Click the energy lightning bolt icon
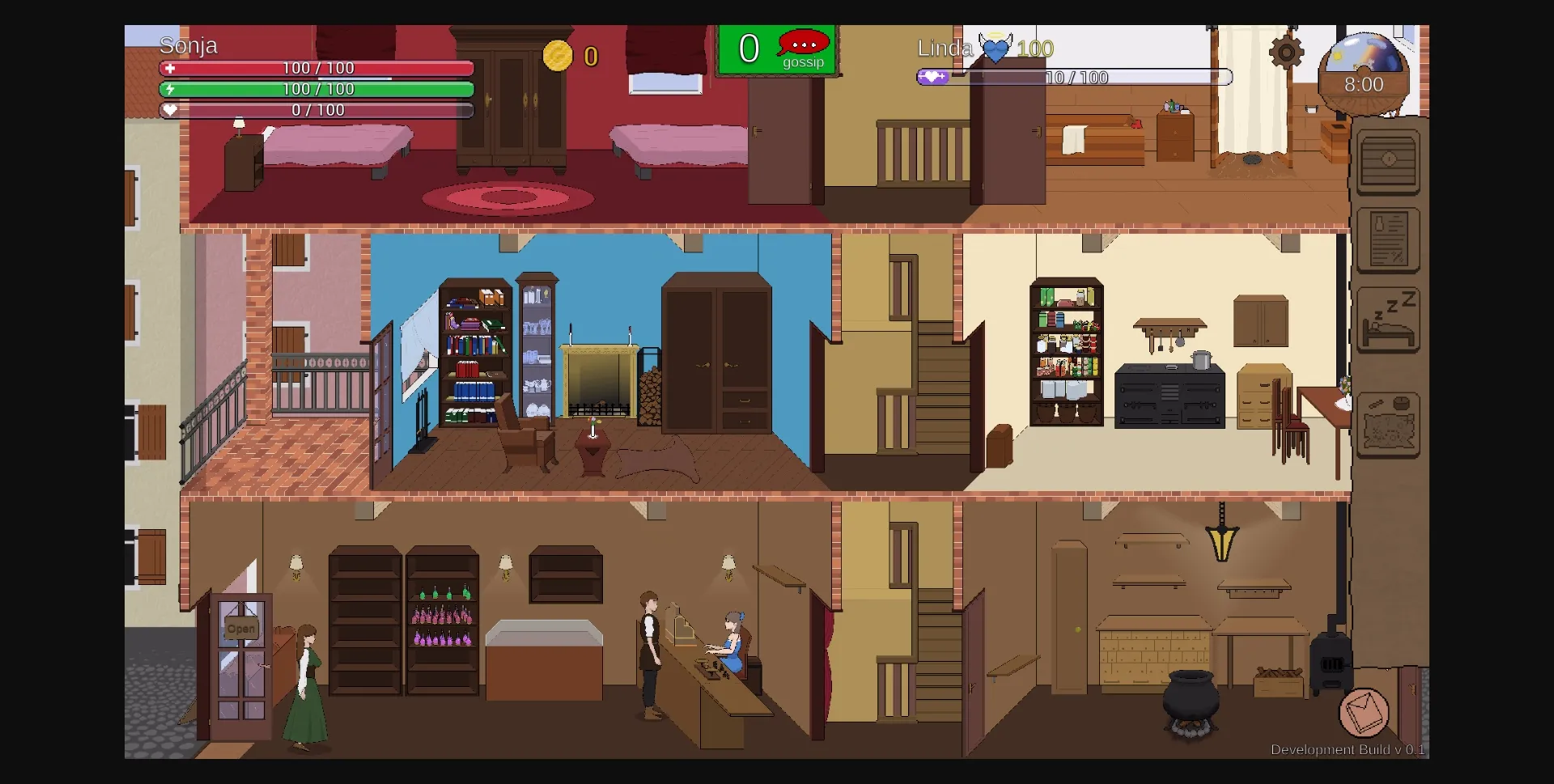This screenshot has width=1554, height=784. pos(170,90)
